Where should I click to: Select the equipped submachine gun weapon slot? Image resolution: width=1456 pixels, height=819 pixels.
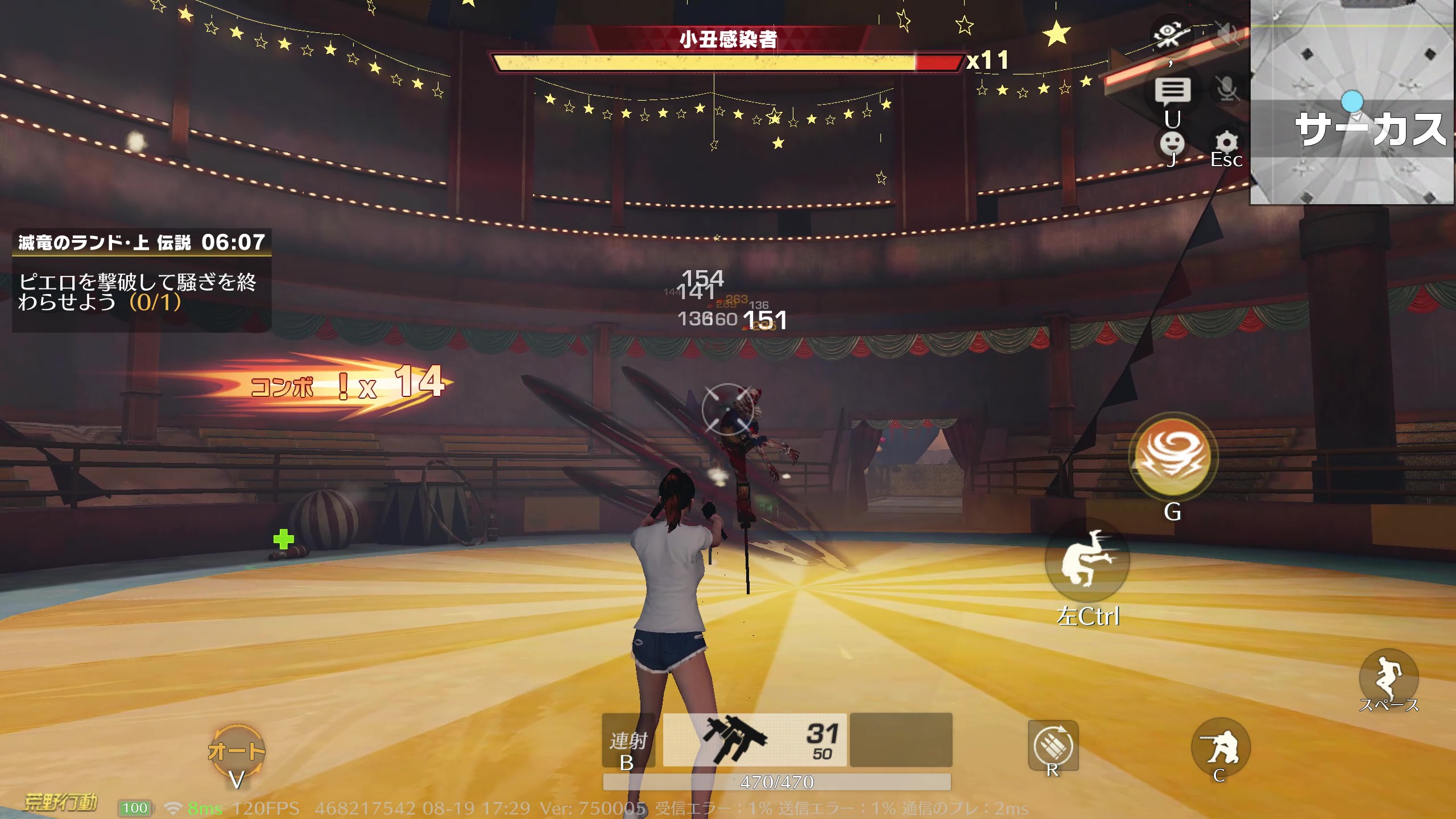[754, 739]
